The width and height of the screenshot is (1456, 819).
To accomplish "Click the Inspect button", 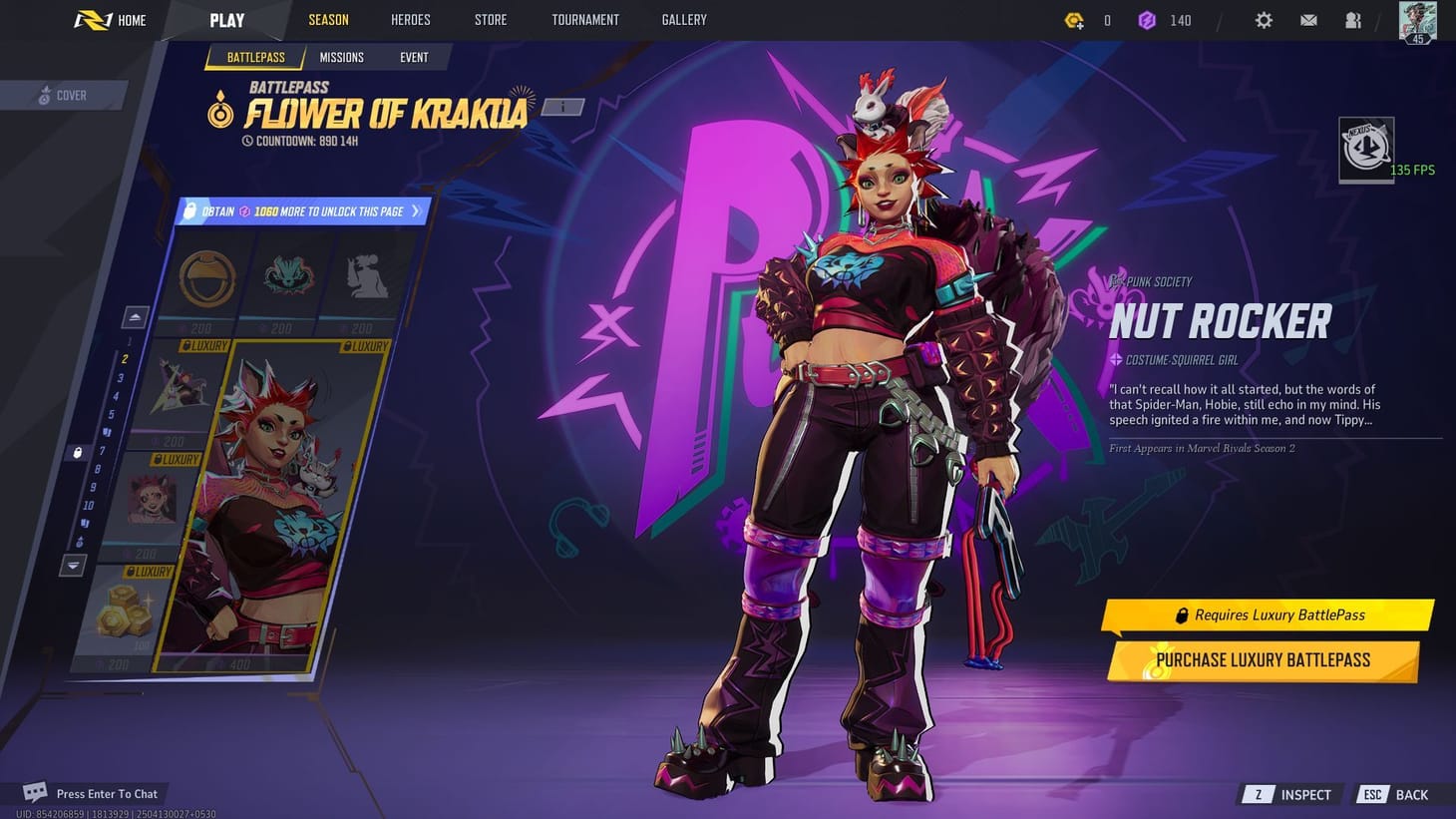I will (x=1289, y=794).
